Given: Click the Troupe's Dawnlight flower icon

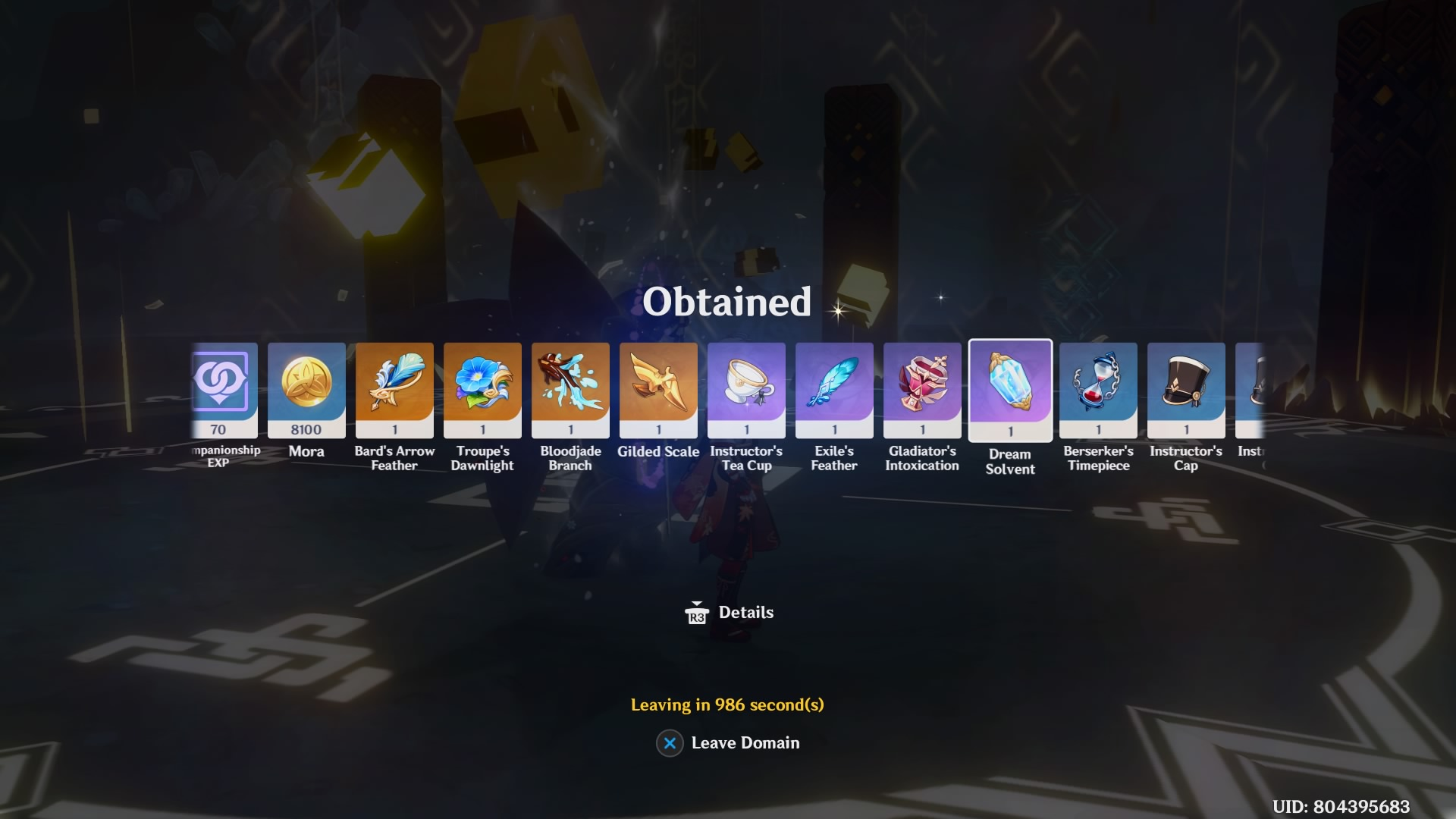Looking at the screenshot, I should 482,389.
